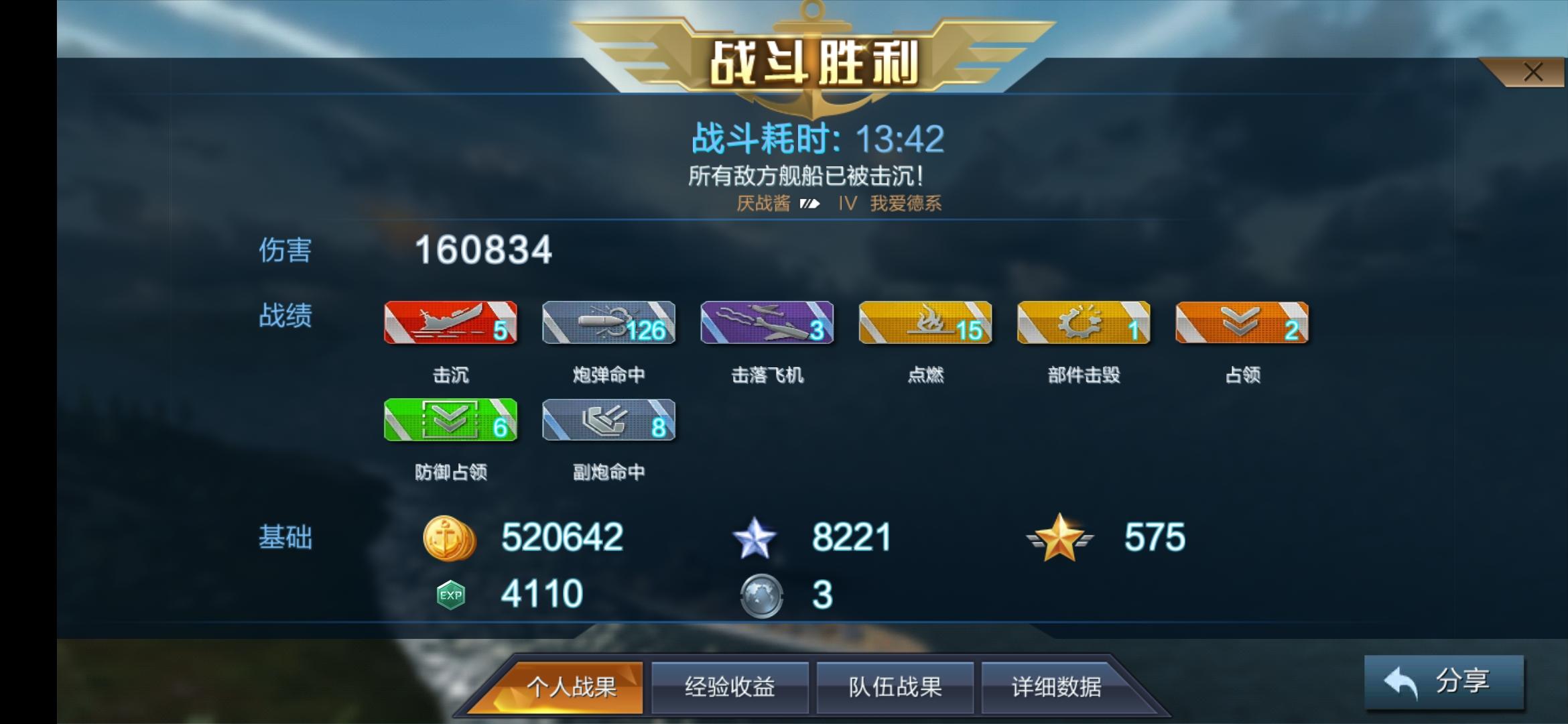This screenshot has height=724, width=1568.
Task: Click the 炮弹命中 shell hits badge icon
Action: [608, 324]
